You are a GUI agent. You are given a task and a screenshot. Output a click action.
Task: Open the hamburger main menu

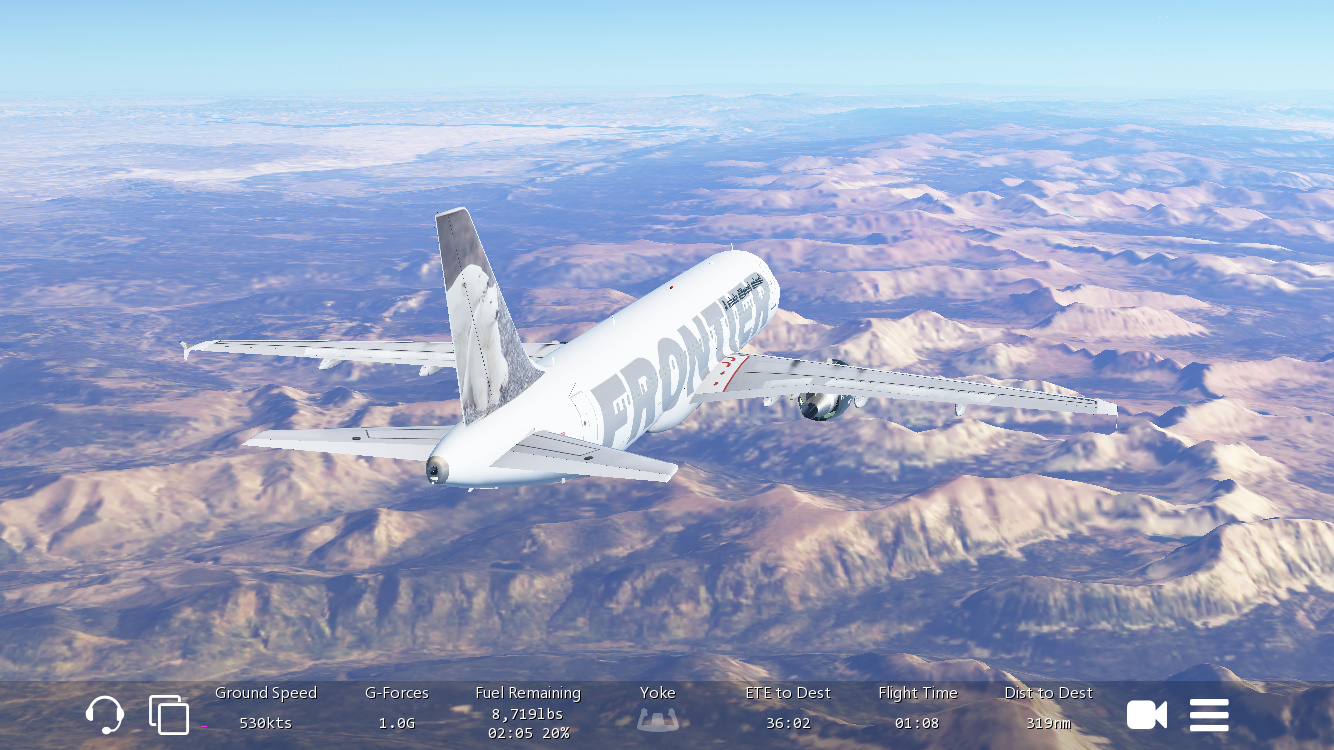pyautogui.click(x=1209, y=714)
